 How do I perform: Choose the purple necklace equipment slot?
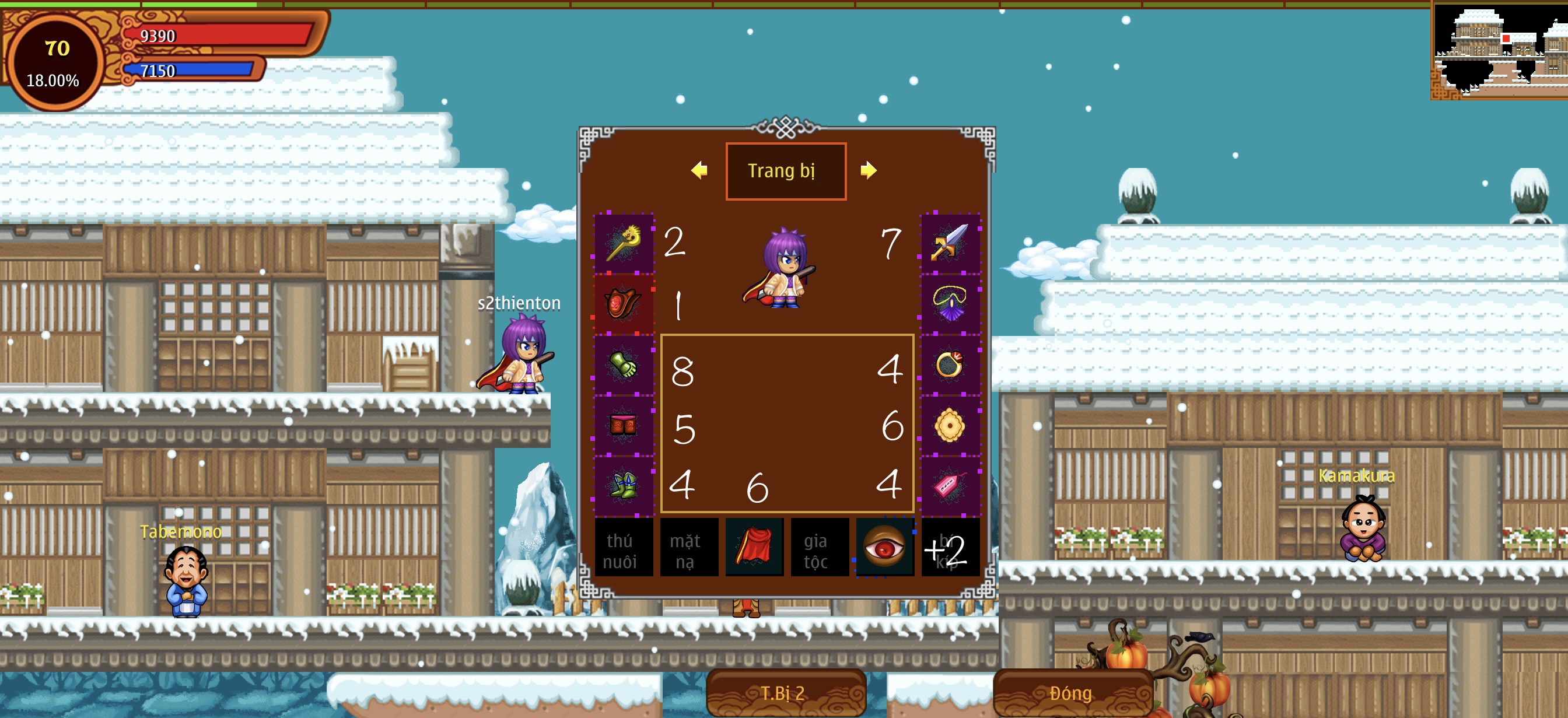tap(950, 304)
